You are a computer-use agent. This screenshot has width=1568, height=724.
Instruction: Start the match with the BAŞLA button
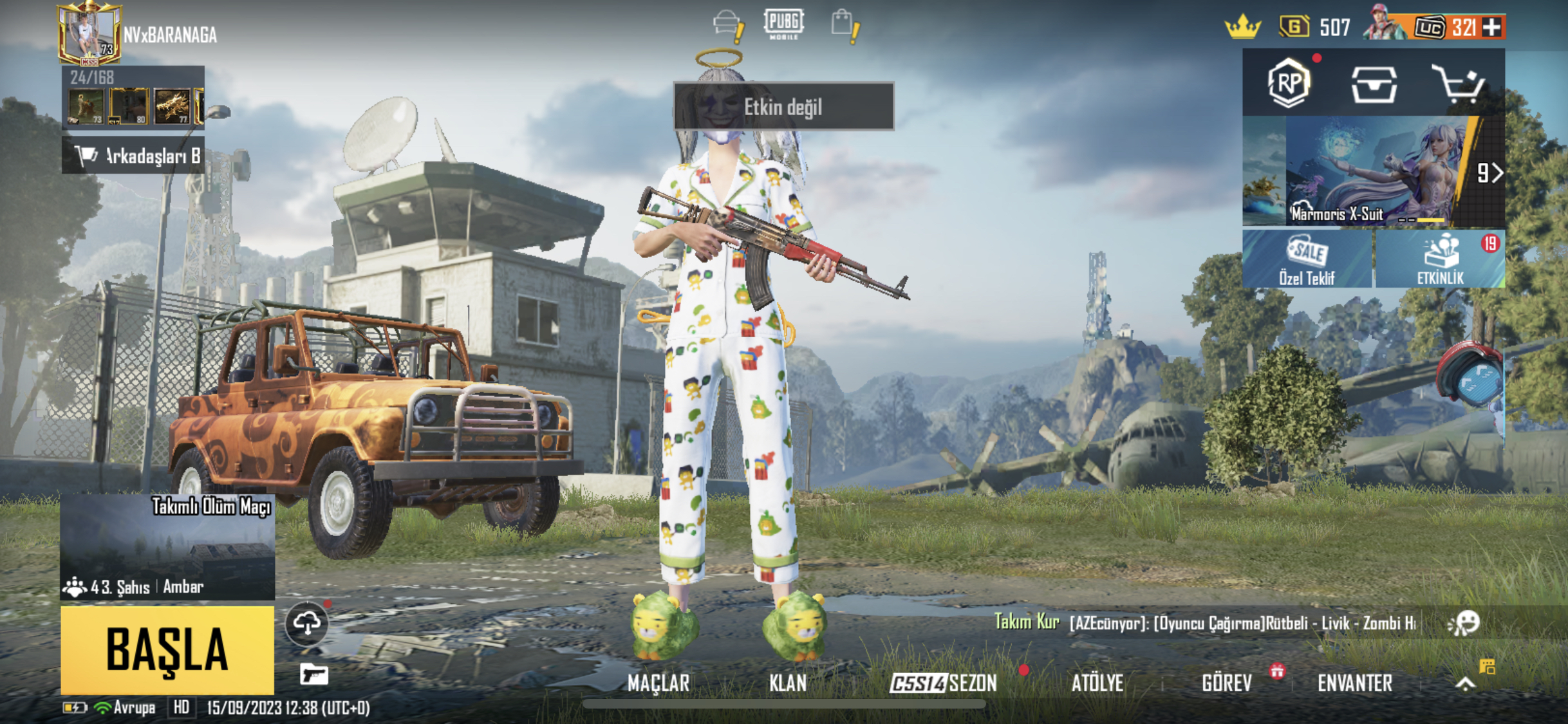coord(167,649)
